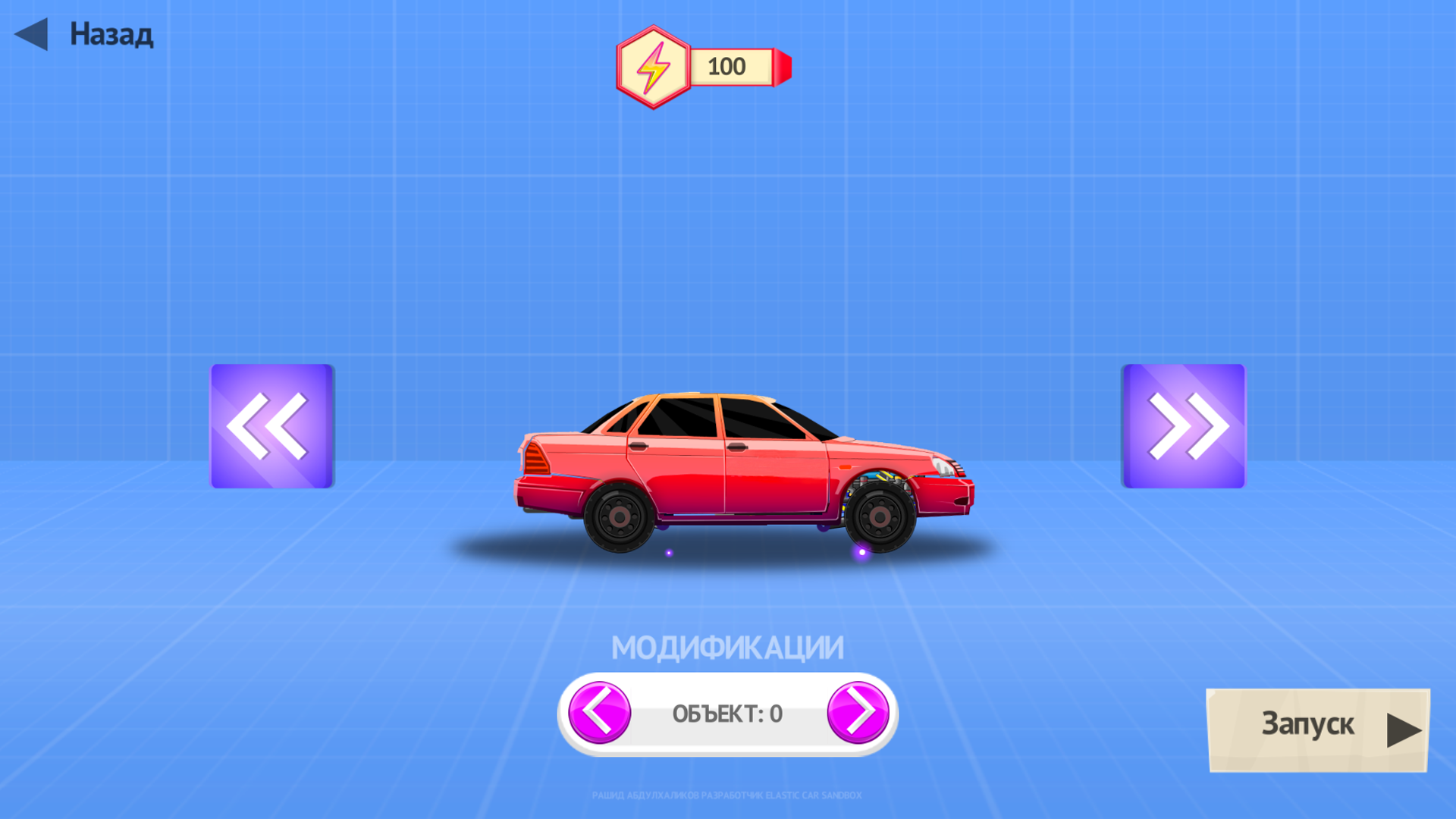Open the МОДИФИКАЦИИ section header
This screenshot has width=1456, height=819.
point(728,645)
